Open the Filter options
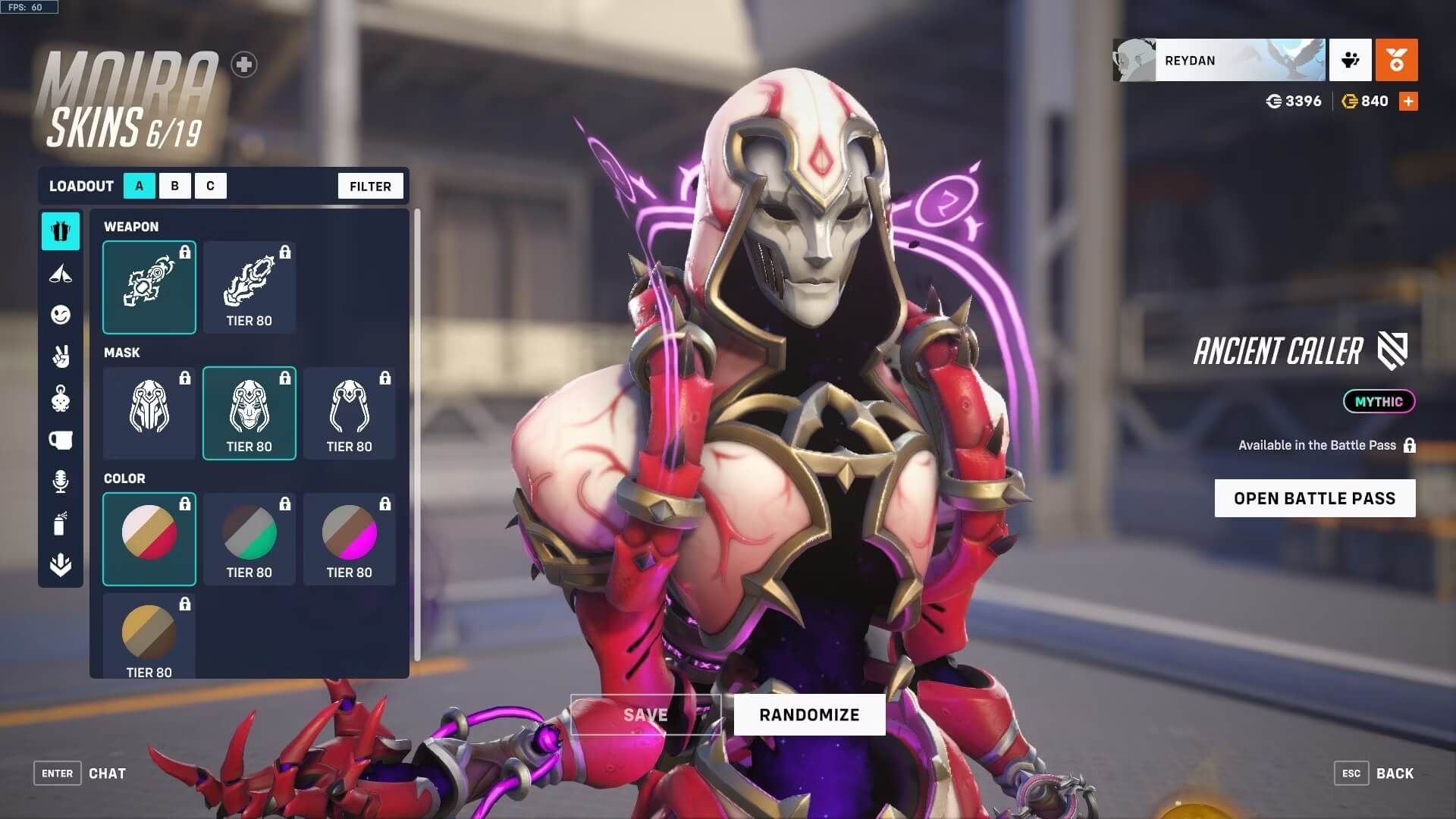 point(370,186)
